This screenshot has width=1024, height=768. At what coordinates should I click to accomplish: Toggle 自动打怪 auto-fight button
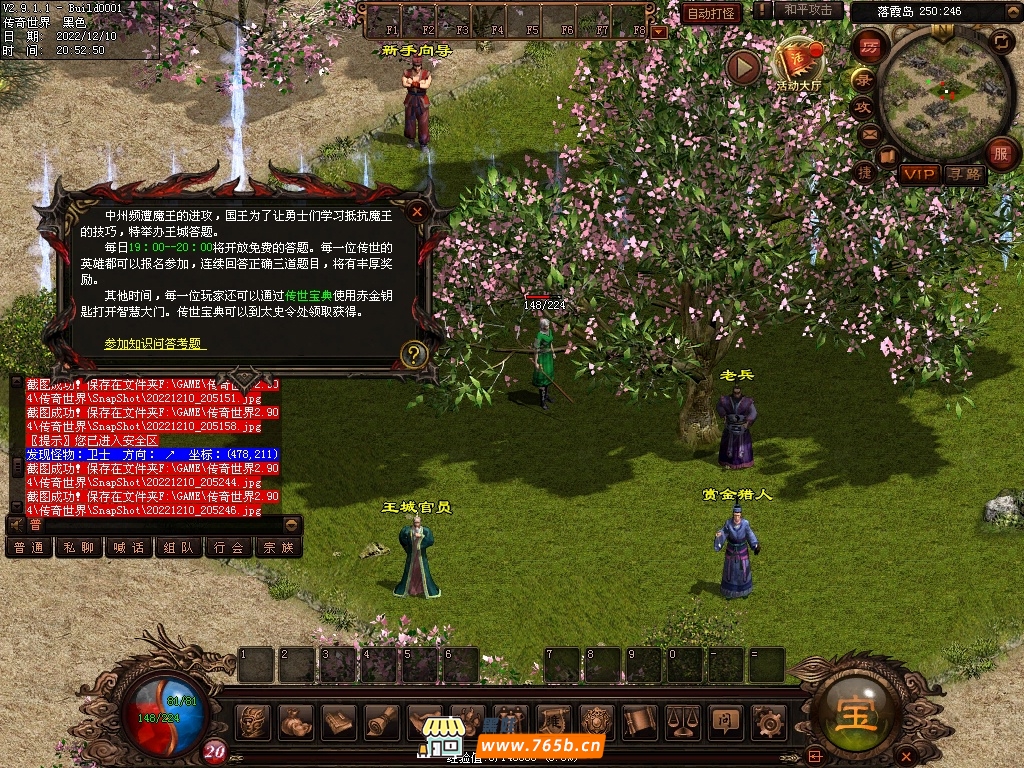coord(712,13)
